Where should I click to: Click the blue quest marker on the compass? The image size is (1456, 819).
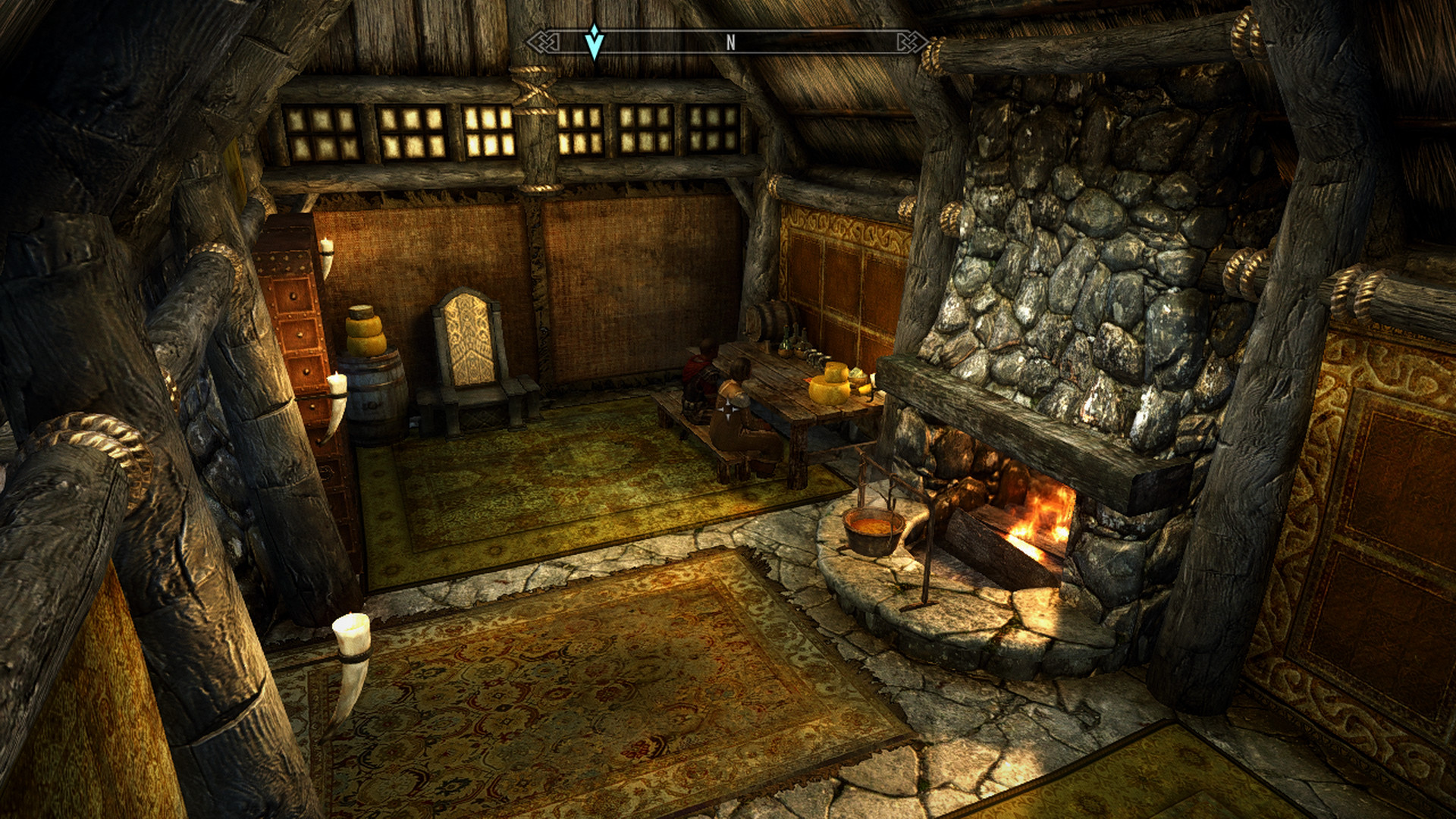click(x=595, y=42)
